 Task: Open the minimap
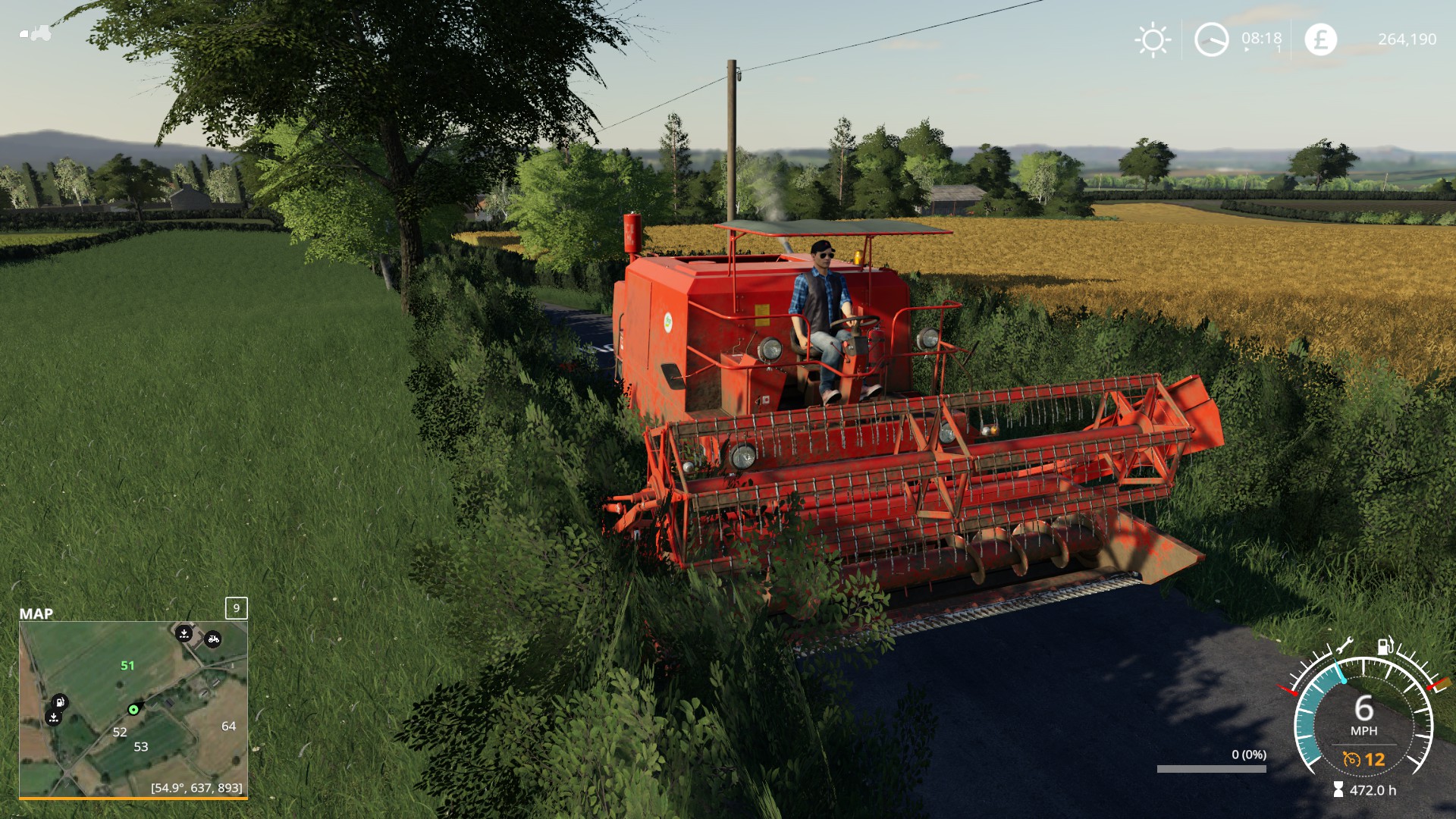(133, 708)
